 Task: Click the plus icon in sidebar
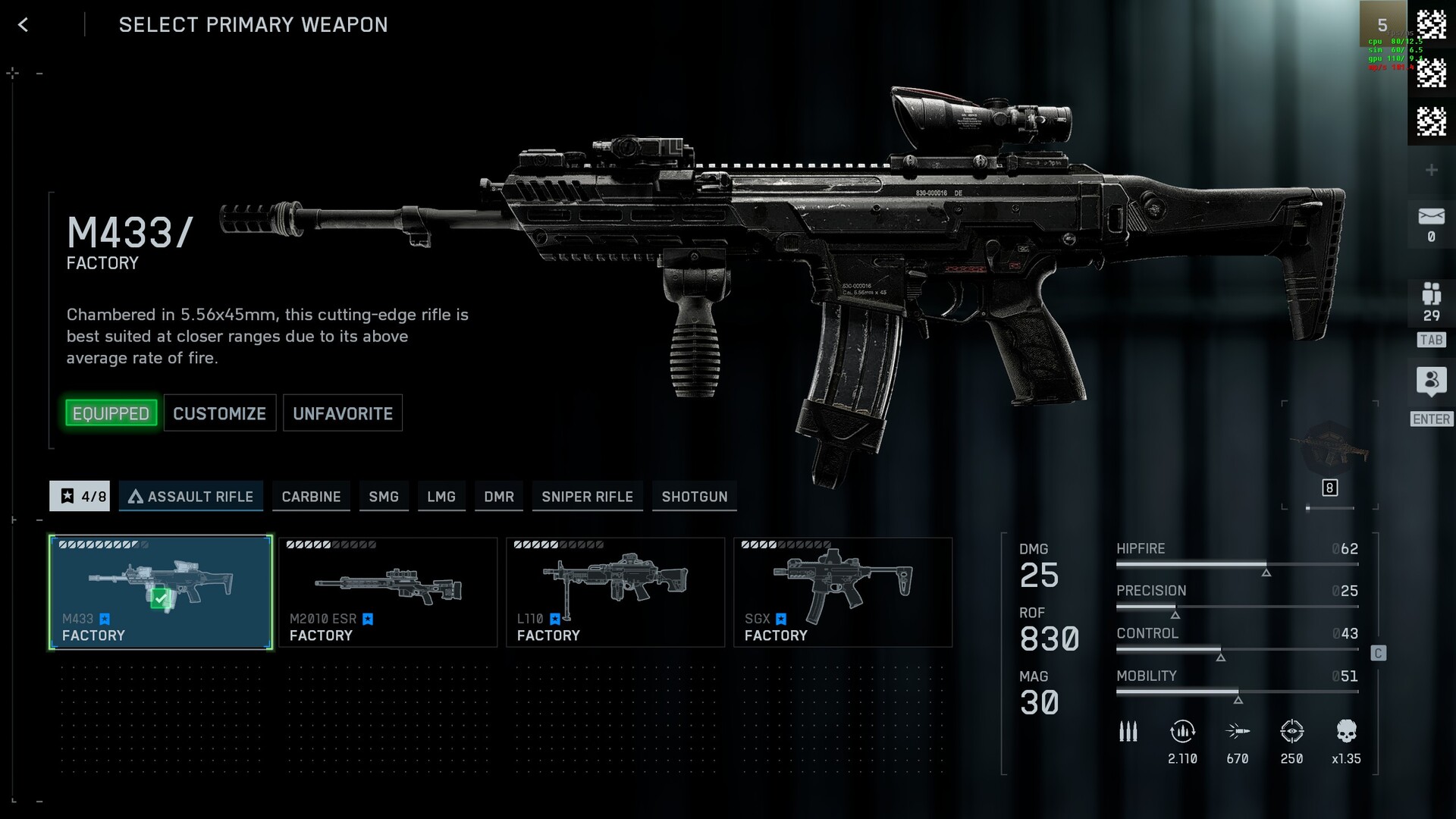point(1431,170)
